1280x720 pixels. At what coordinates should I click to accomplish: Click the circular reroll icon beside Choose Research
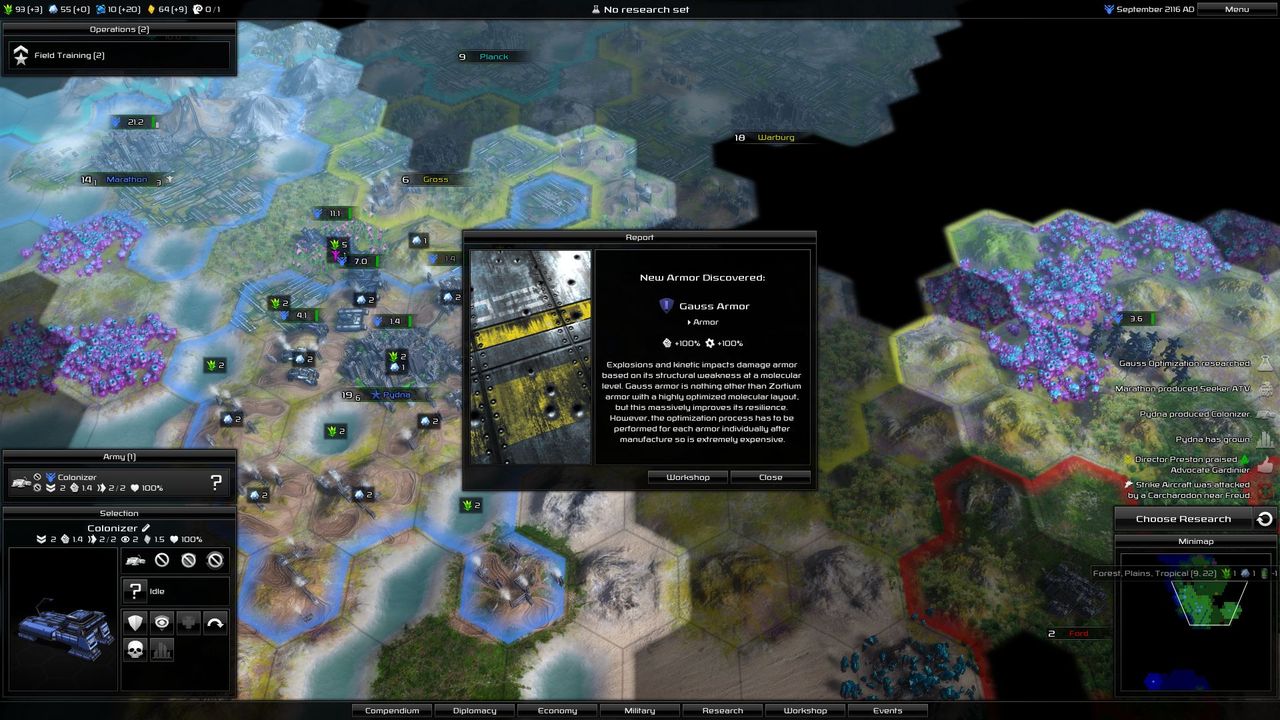1260,518
